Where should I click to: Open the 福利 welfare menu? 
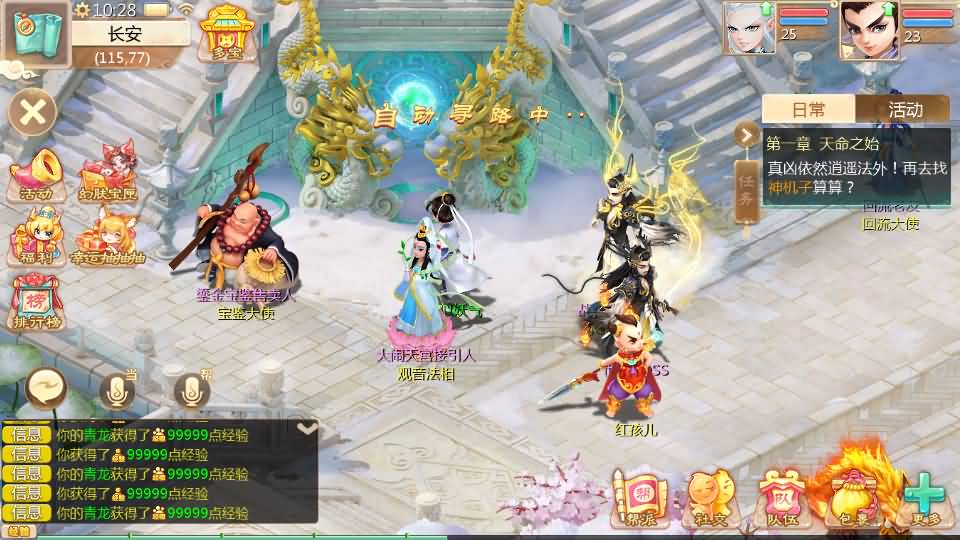coord(37,238)
